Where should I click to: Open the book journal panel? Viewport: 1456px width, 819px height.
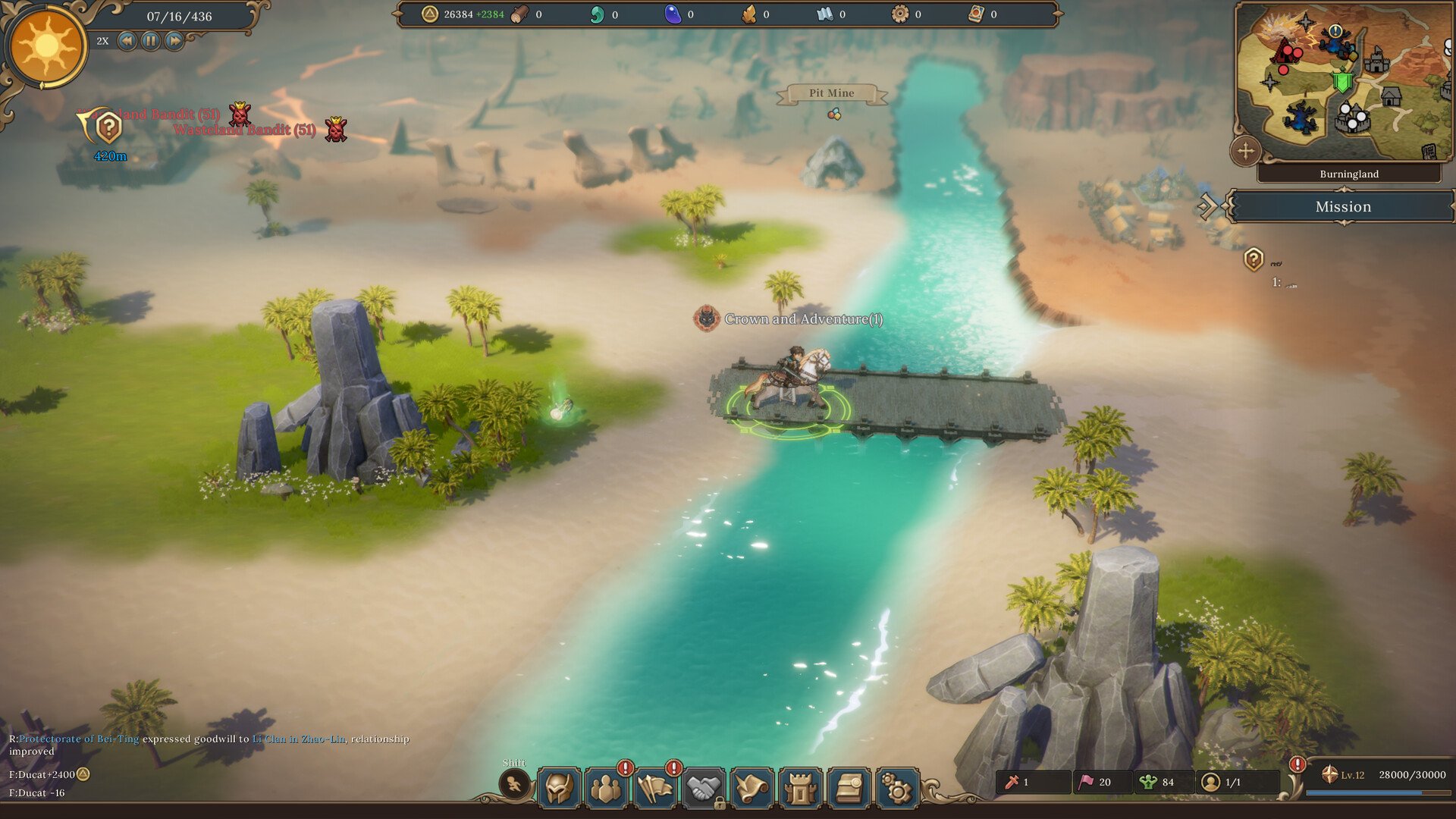pyautogui.click(x=849, y=789)
